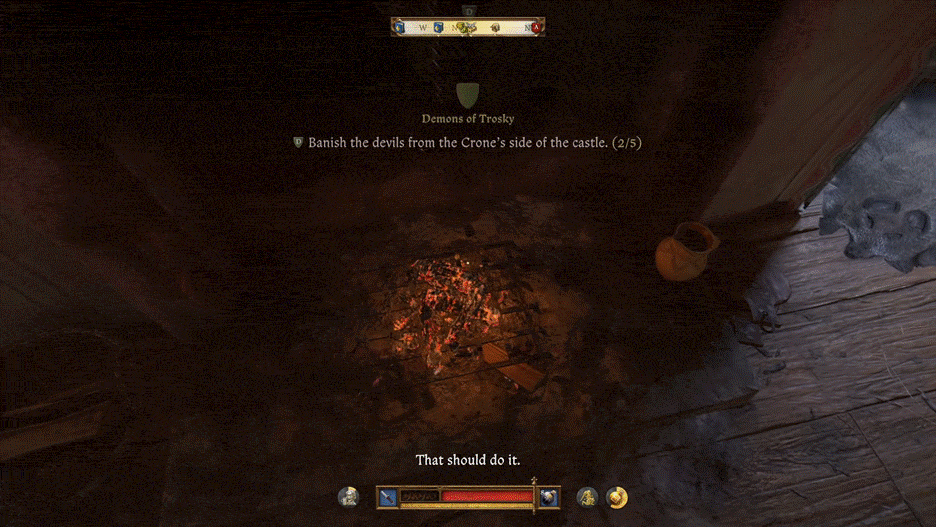Click the round gold buff icon
This screenshot has height=527, width=936.
click(617, 496)
